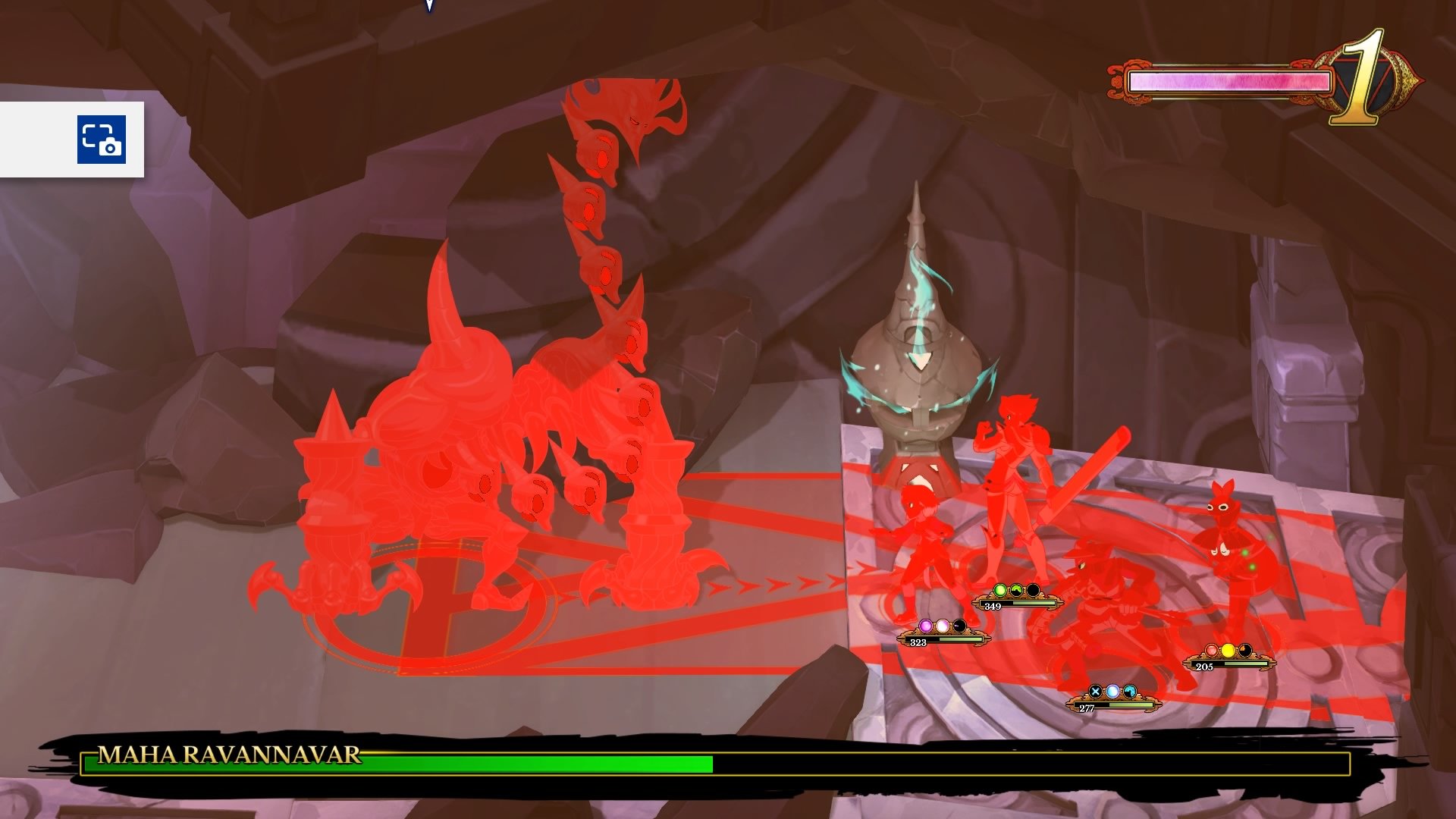The height and width of the screenshot is (819, 1456).
Task: Toggle the dark half-filled orb next to the green orb
Action: pos(1017,590)
